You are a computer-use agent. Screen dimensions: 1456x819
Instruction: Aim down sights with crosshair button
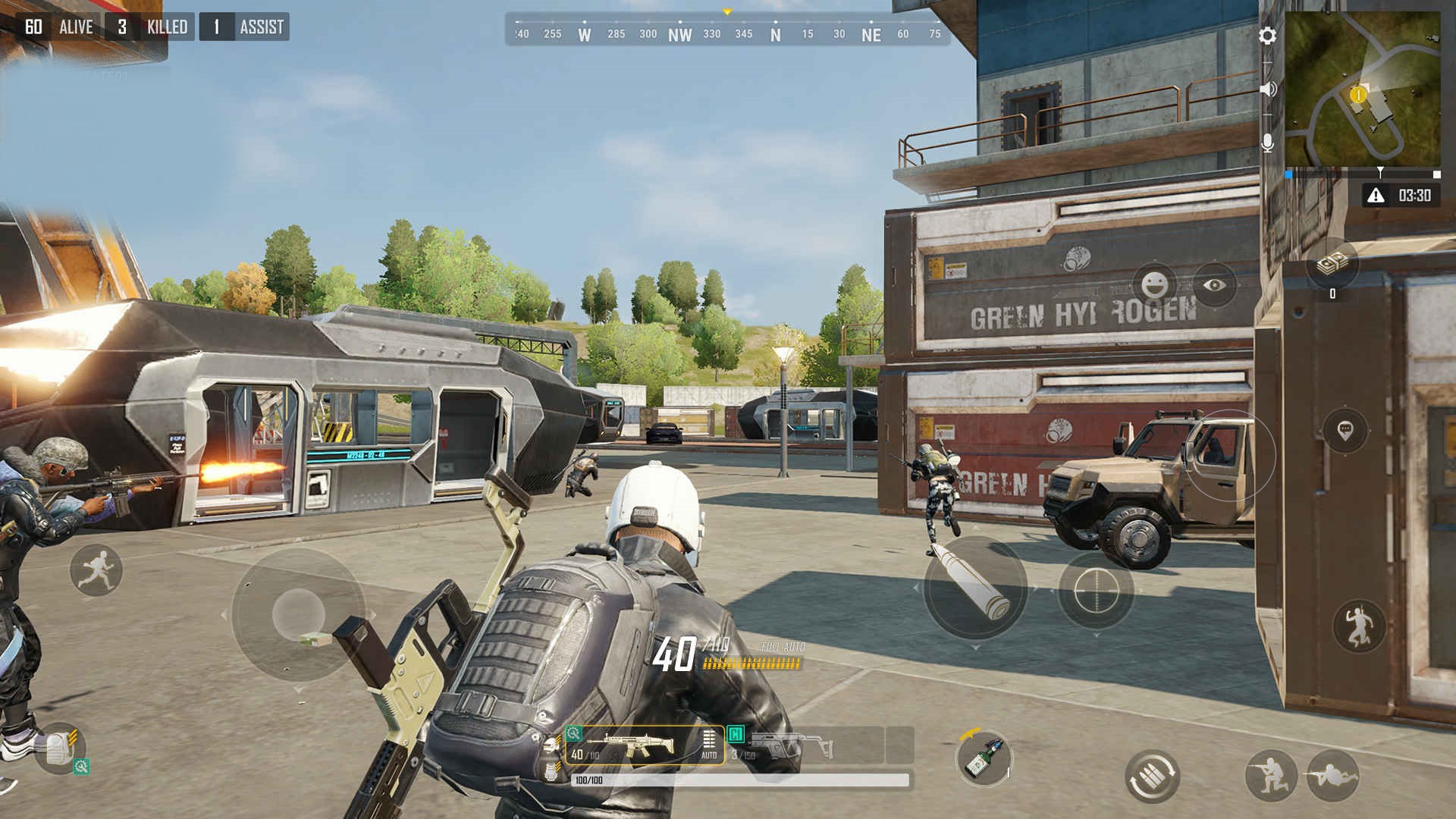coord(1097,590)
